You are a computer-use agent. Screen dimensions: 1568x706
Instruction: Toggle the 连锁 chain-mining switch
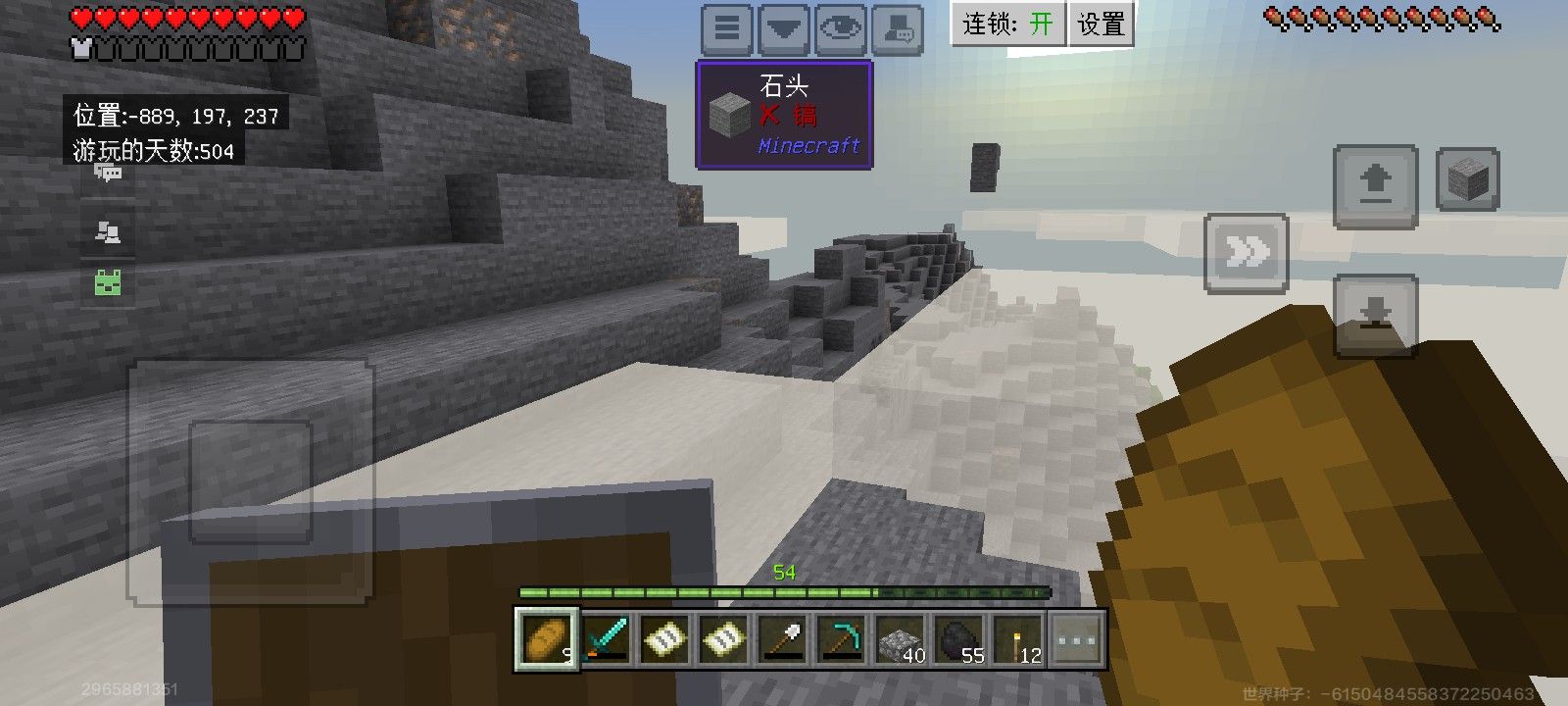[1007, 24]
